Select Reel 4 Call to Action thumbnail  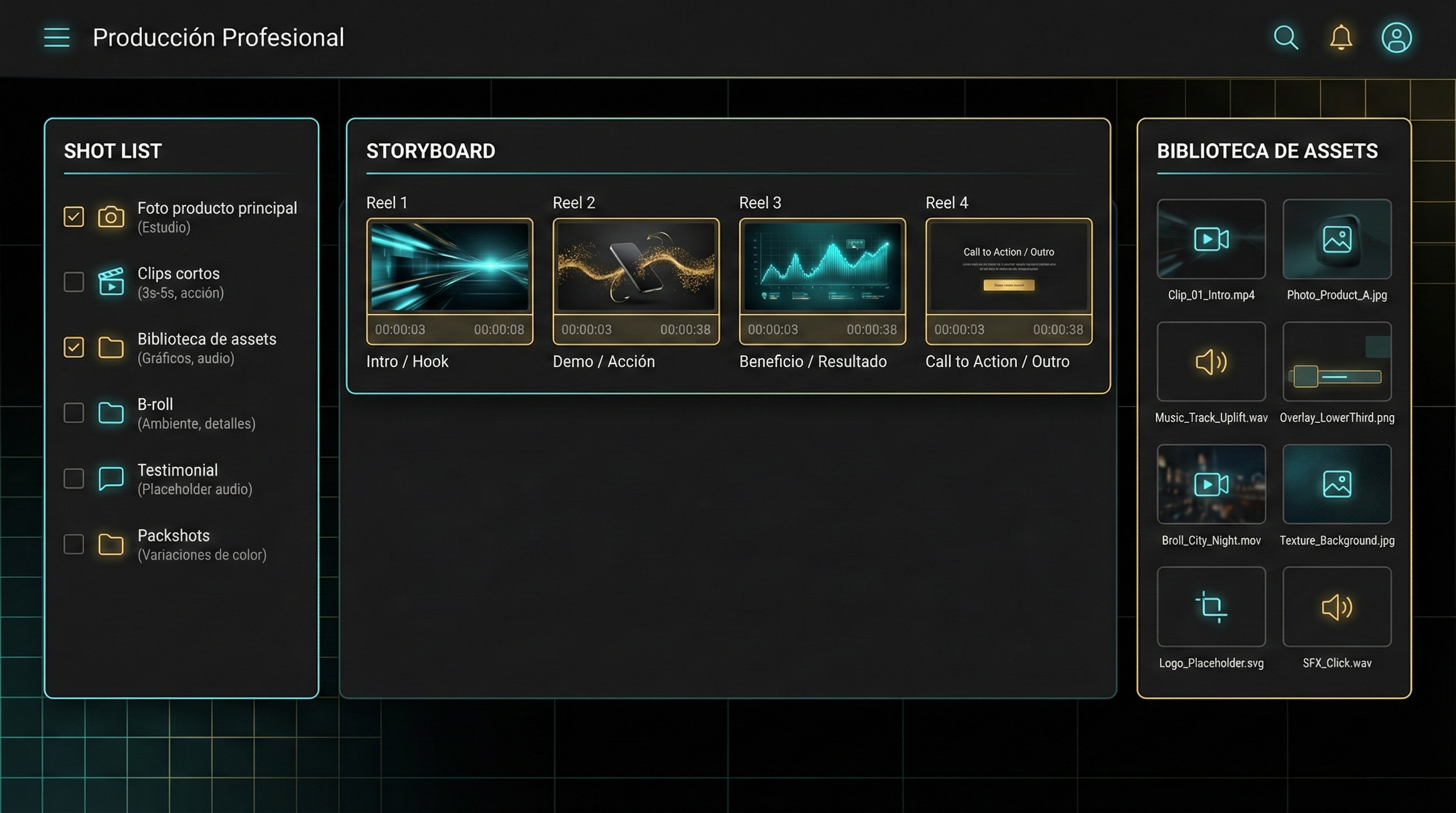1008,266
